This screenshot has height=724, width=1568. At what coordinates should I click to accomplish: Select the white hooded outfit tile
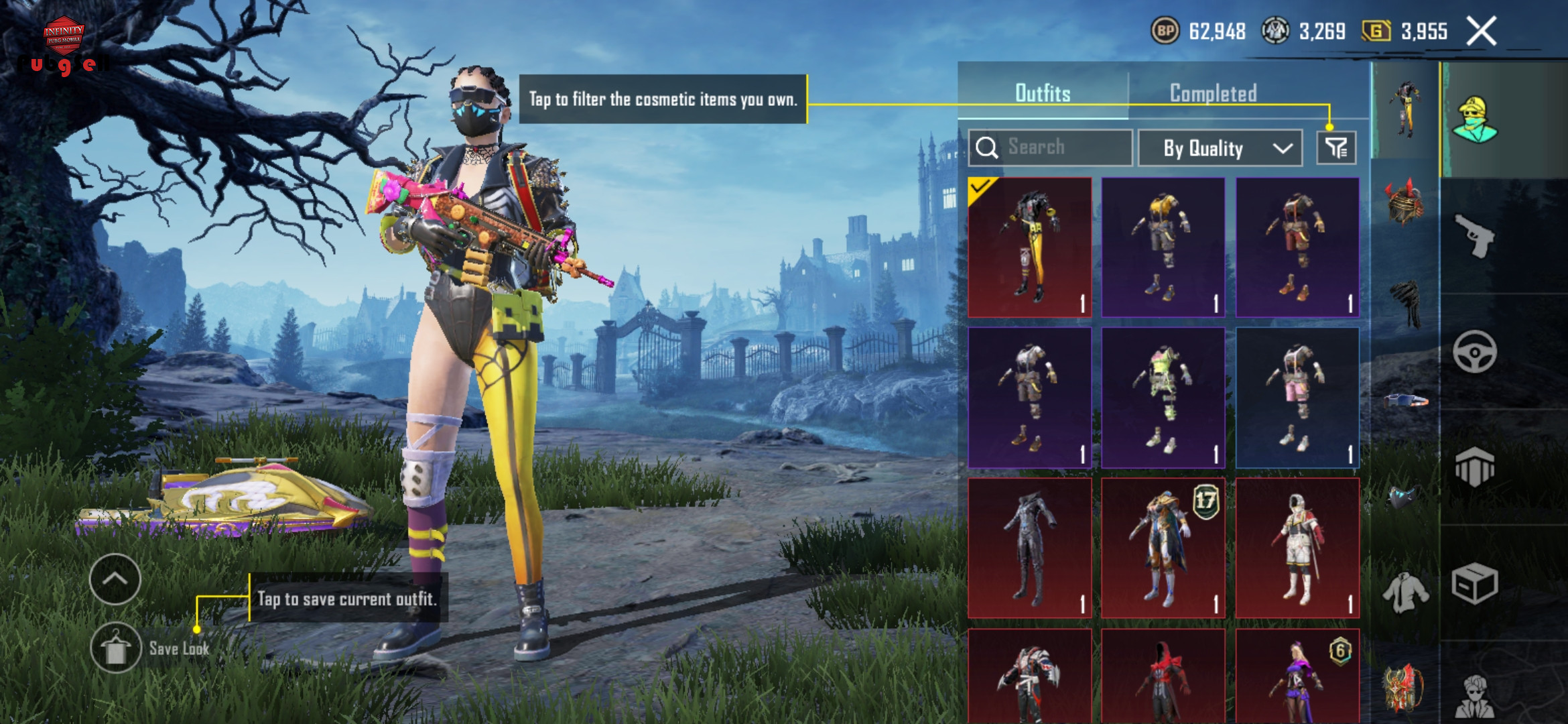[1297, 548]
